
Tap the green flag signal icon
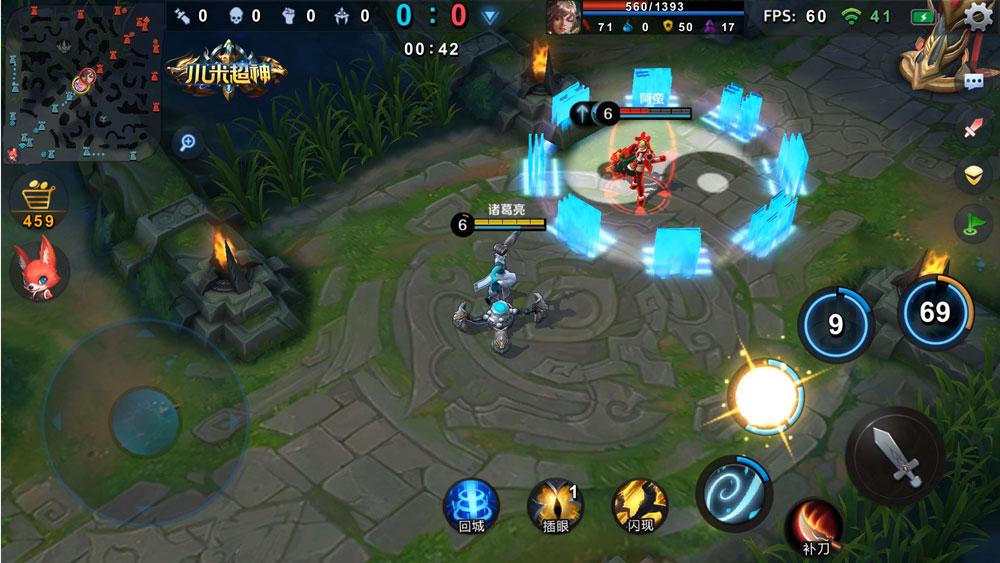click(972, 222)
